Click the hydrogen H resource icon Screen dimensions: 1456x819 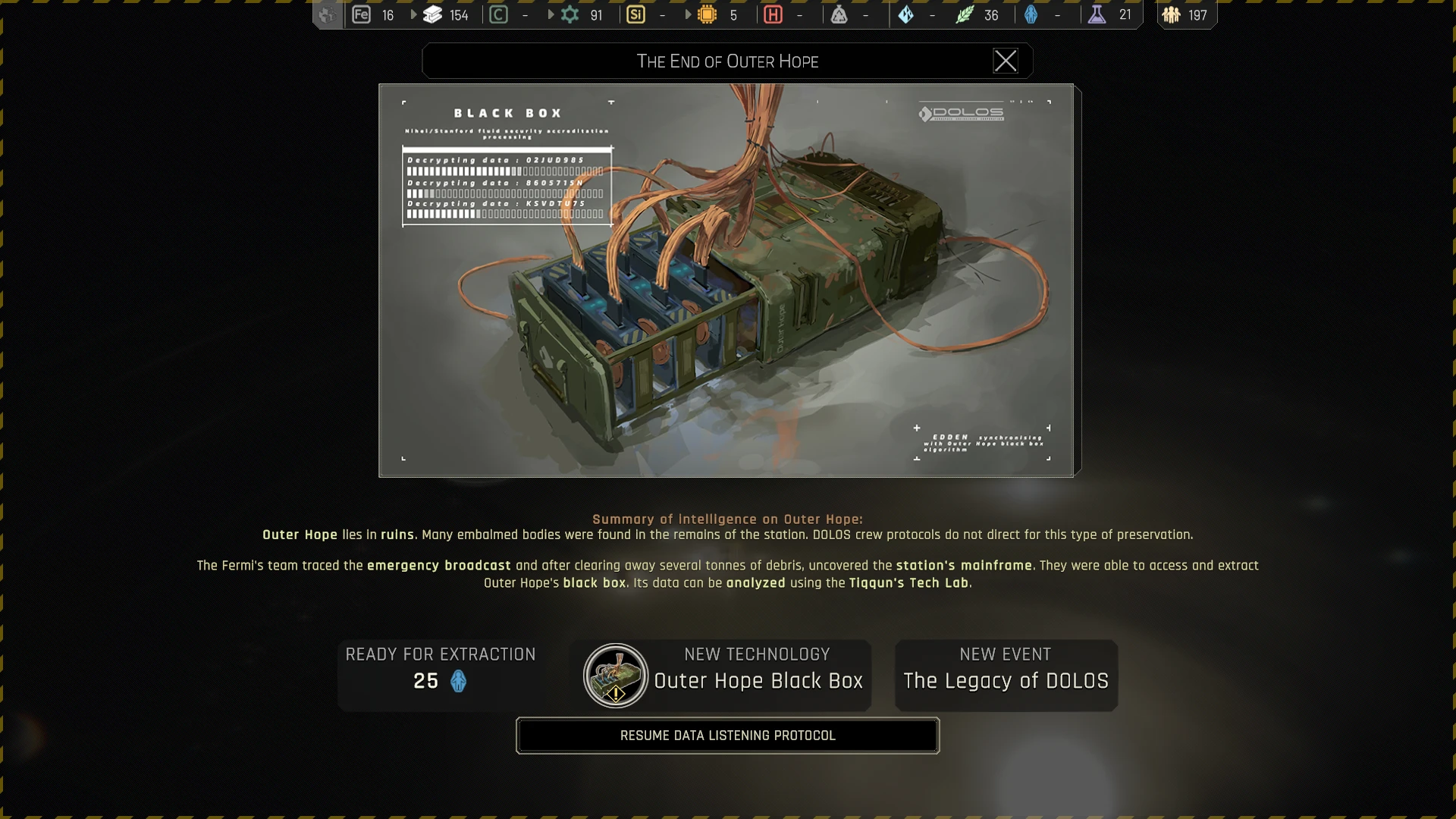[773, 15]
